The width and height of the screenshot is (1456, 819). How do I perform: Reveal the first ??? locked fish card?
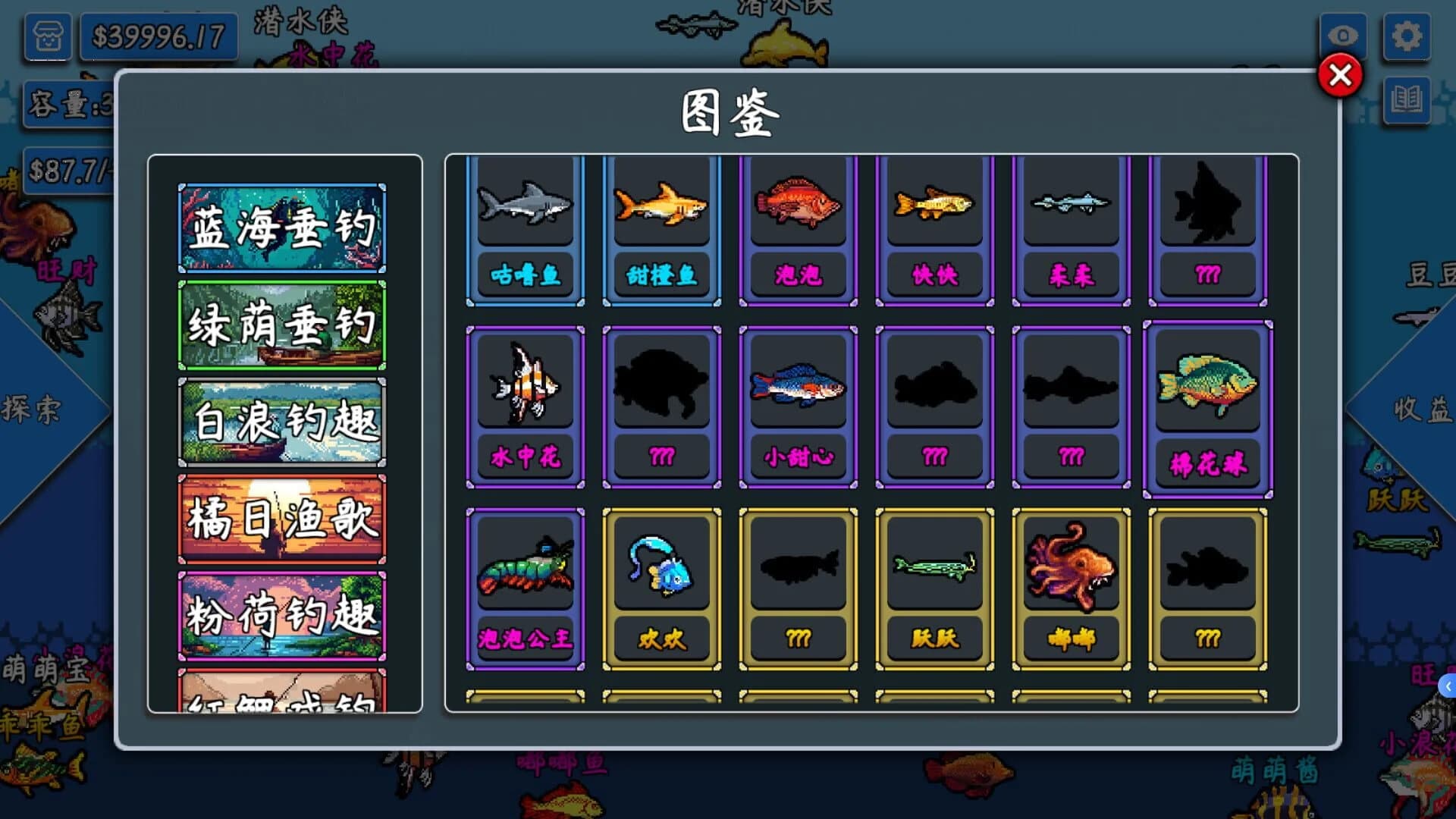pos(1207,227)
